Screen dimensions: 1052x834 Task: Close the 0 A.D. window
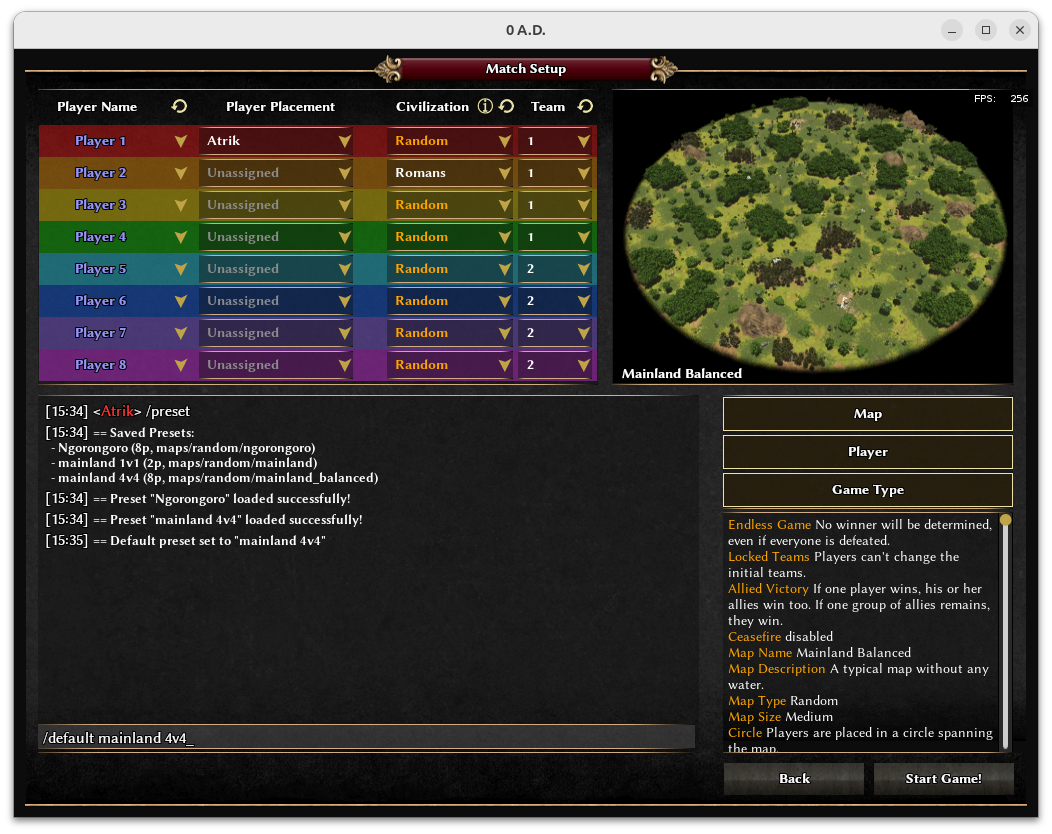click(1019, 30)
